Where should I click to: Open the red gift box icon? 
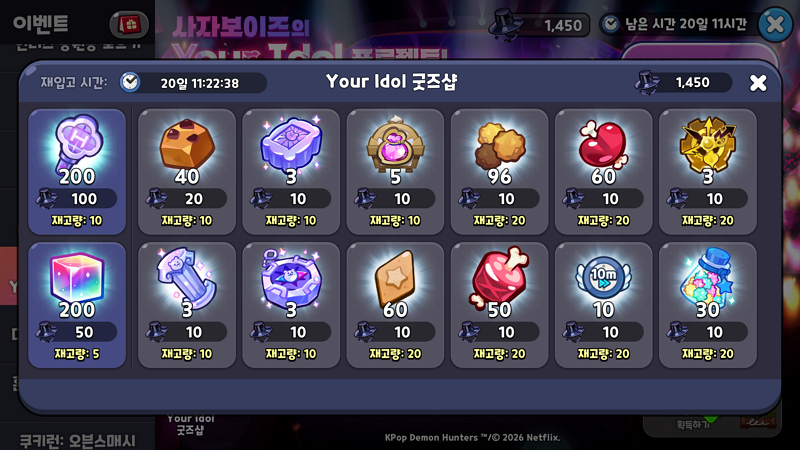coord(128,22)
